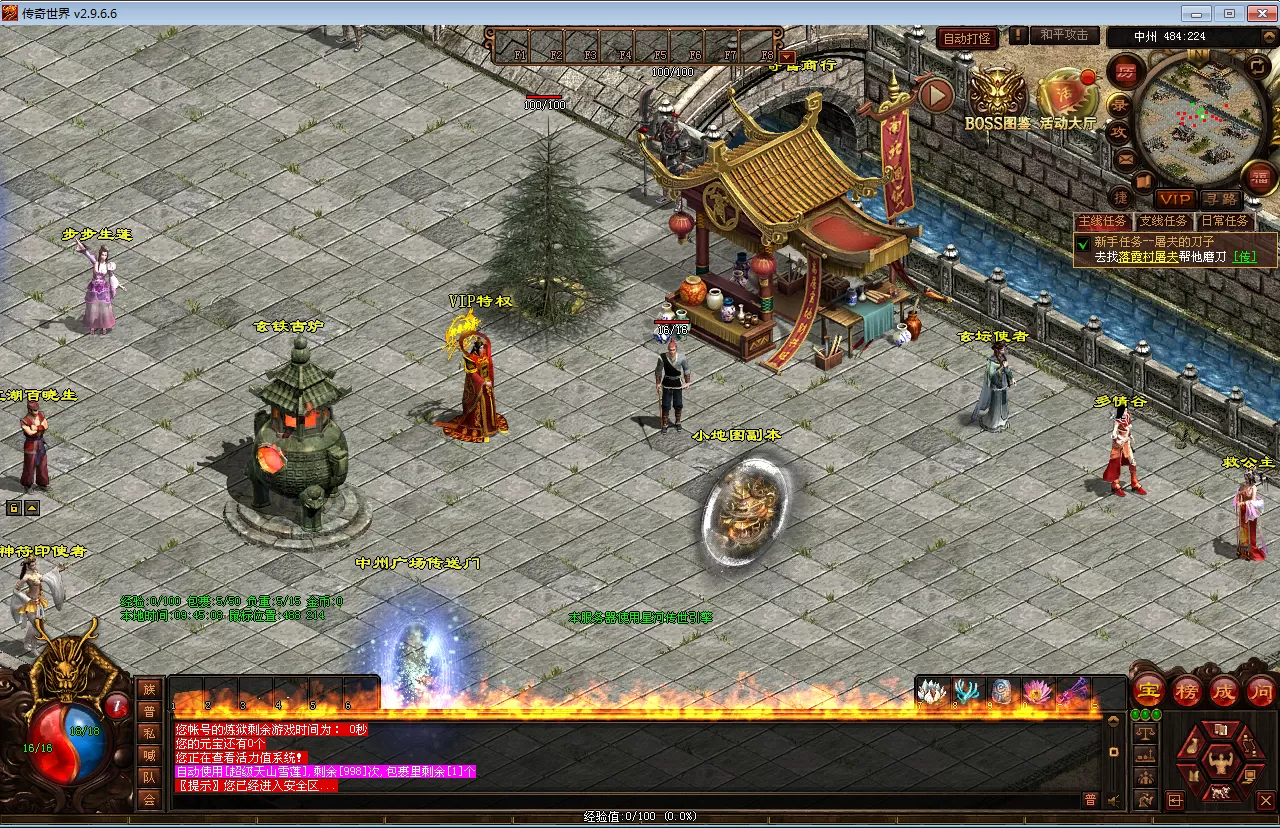Open the 宝 treasure shop button

[1148, 690]
